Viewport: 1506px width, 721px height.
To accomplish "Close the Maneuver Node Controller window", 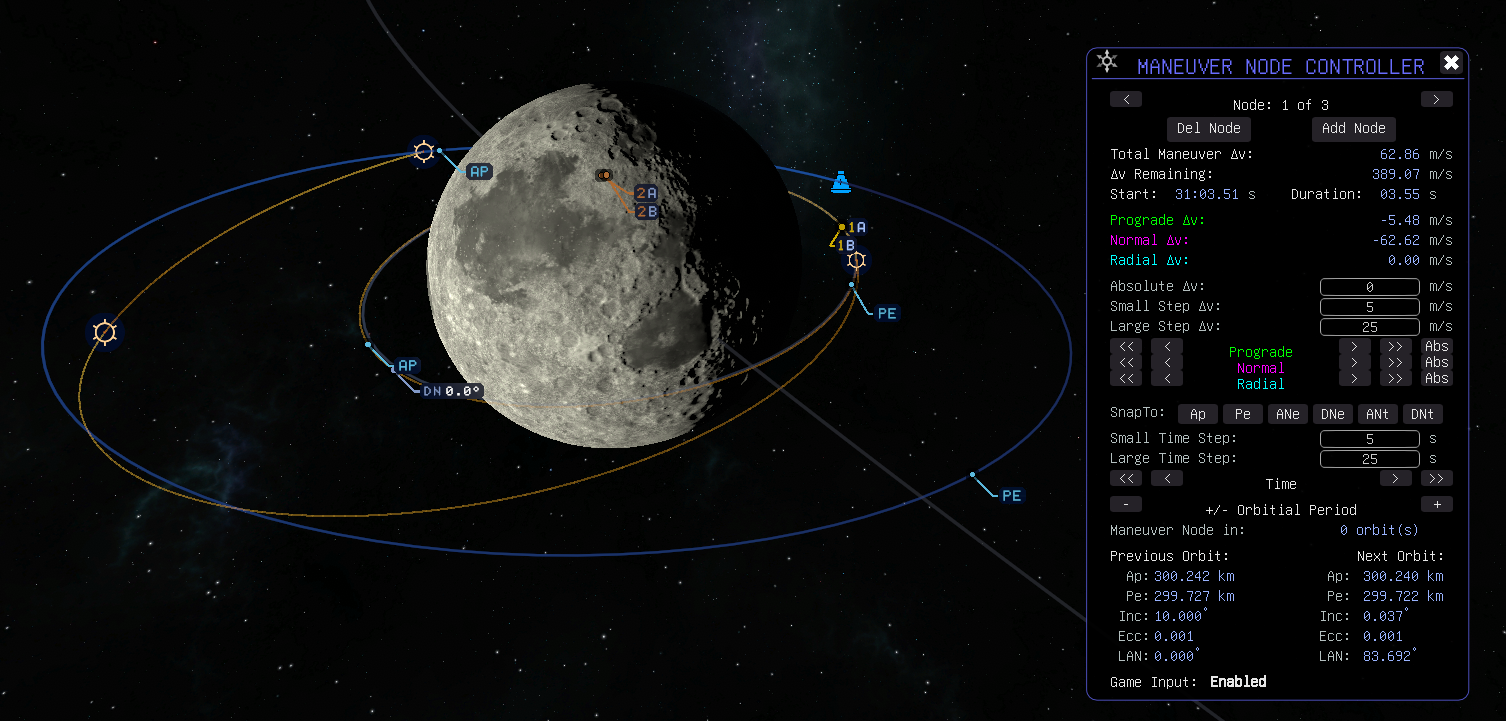I will [1451, 63].
